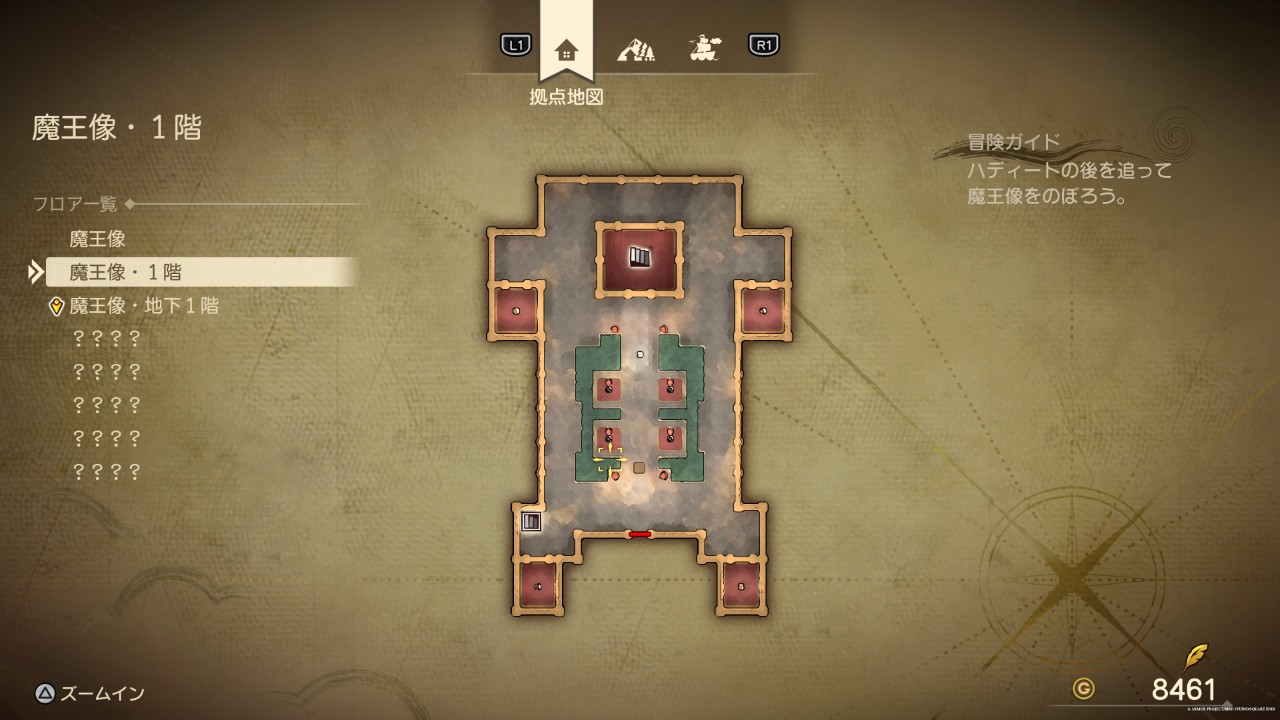Select 魔王像 in the floor list

coord(97,239)
